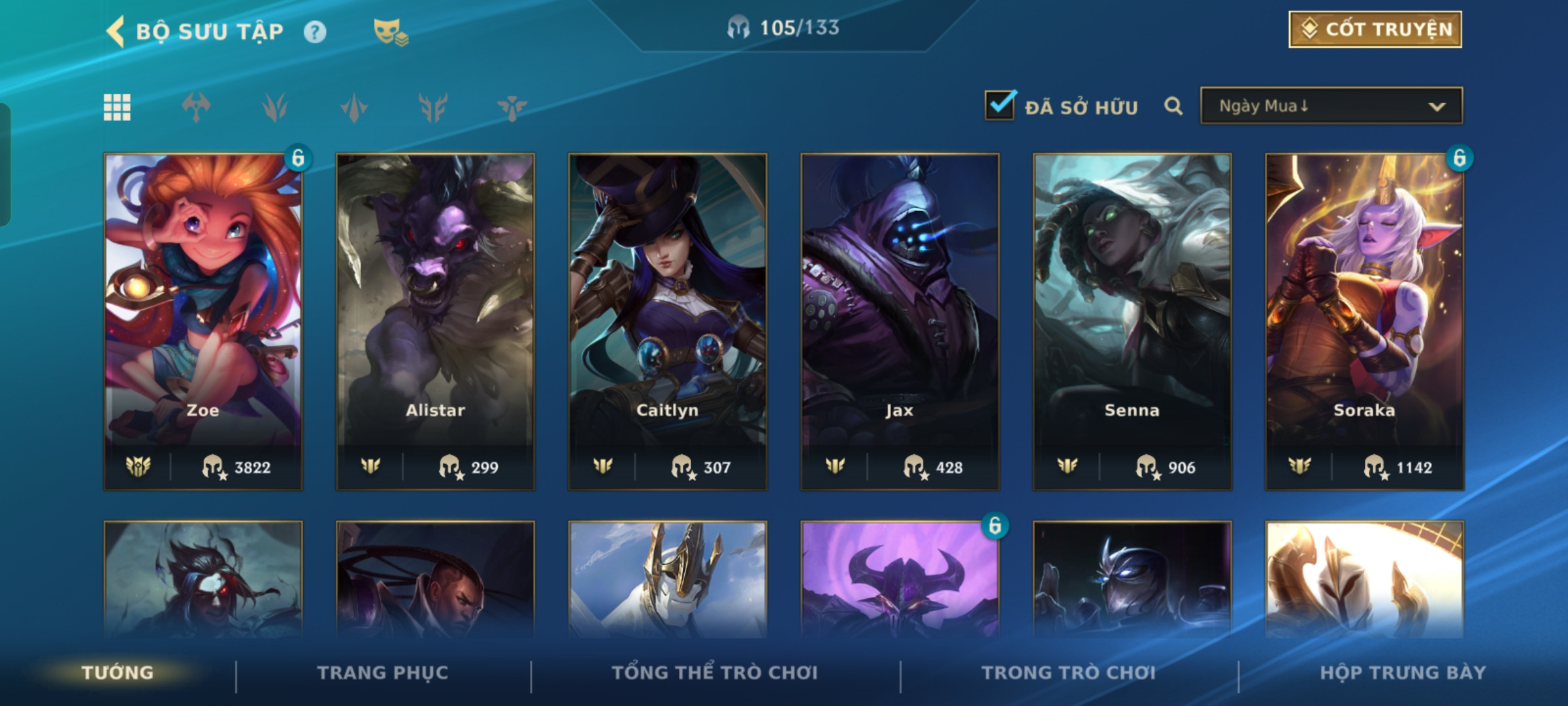Pick the Caitlyn champion card
Viewport: 1568px width, 706px height.
point(668,320)
